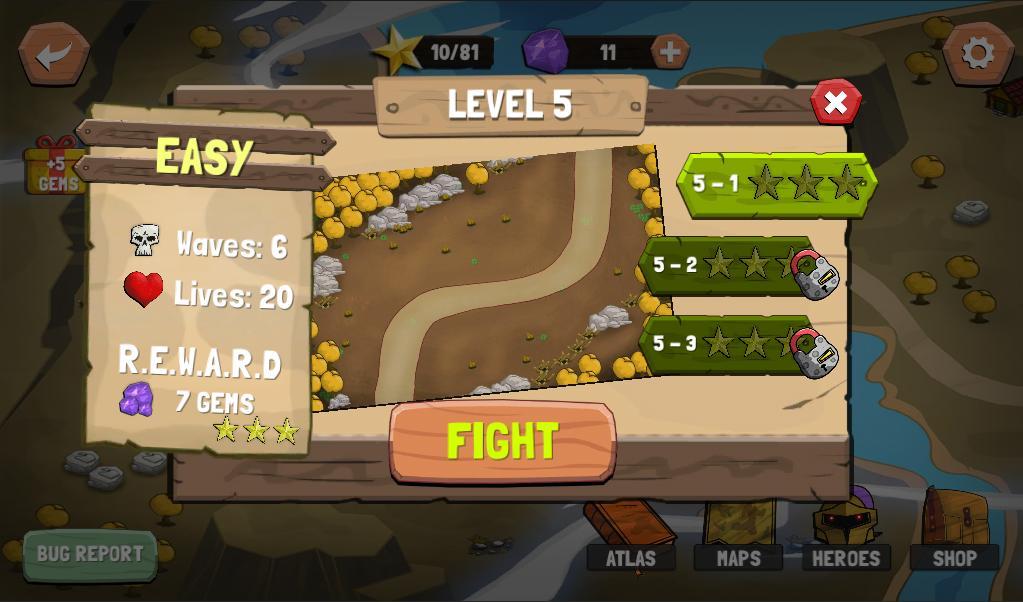Screen dimensions: 1023x602
Task: Start the level with the FIGHT button
Action: [x=502, y=442]
